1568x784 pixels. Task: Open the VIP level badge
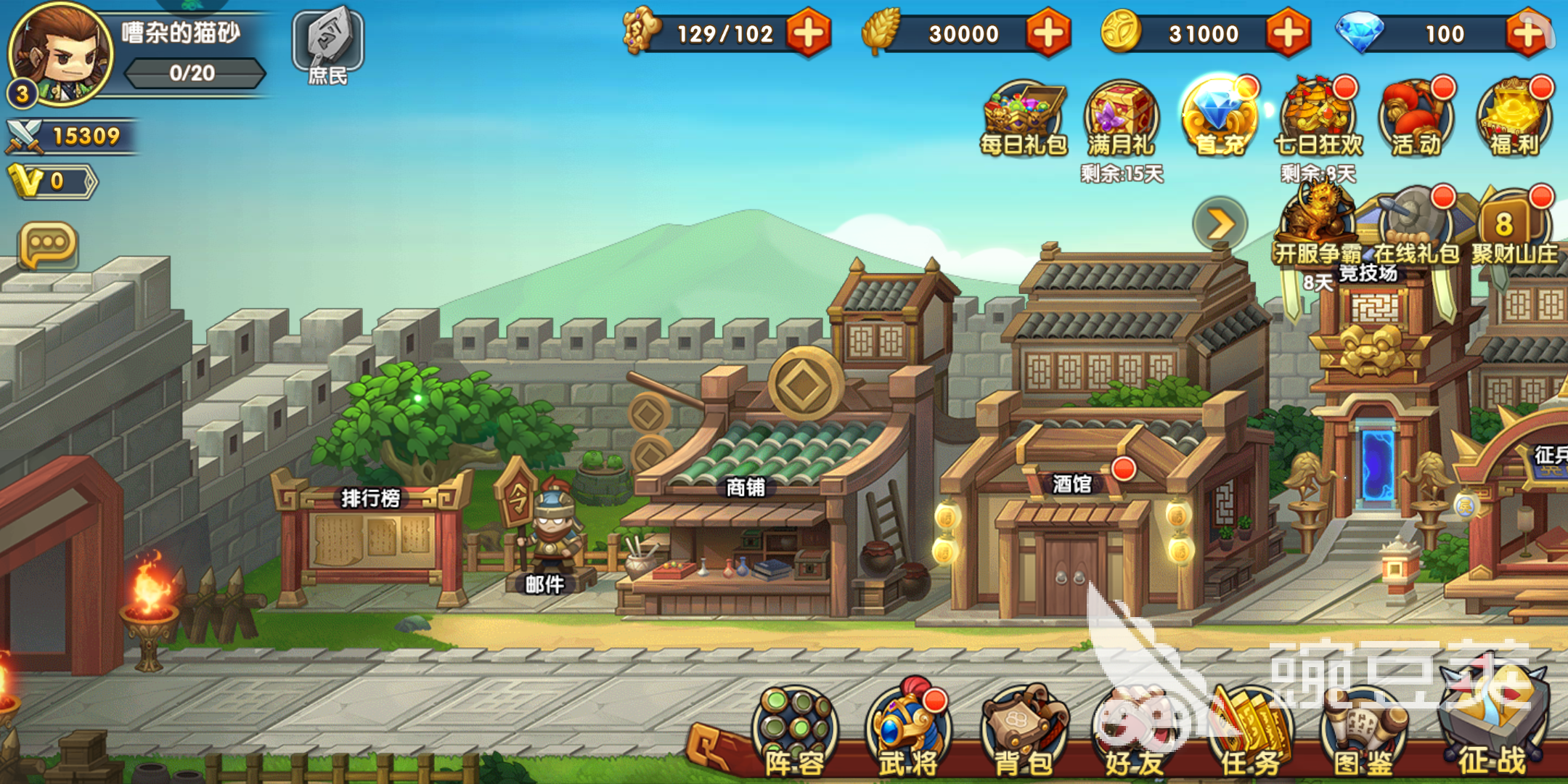click(x=51, y=181)
